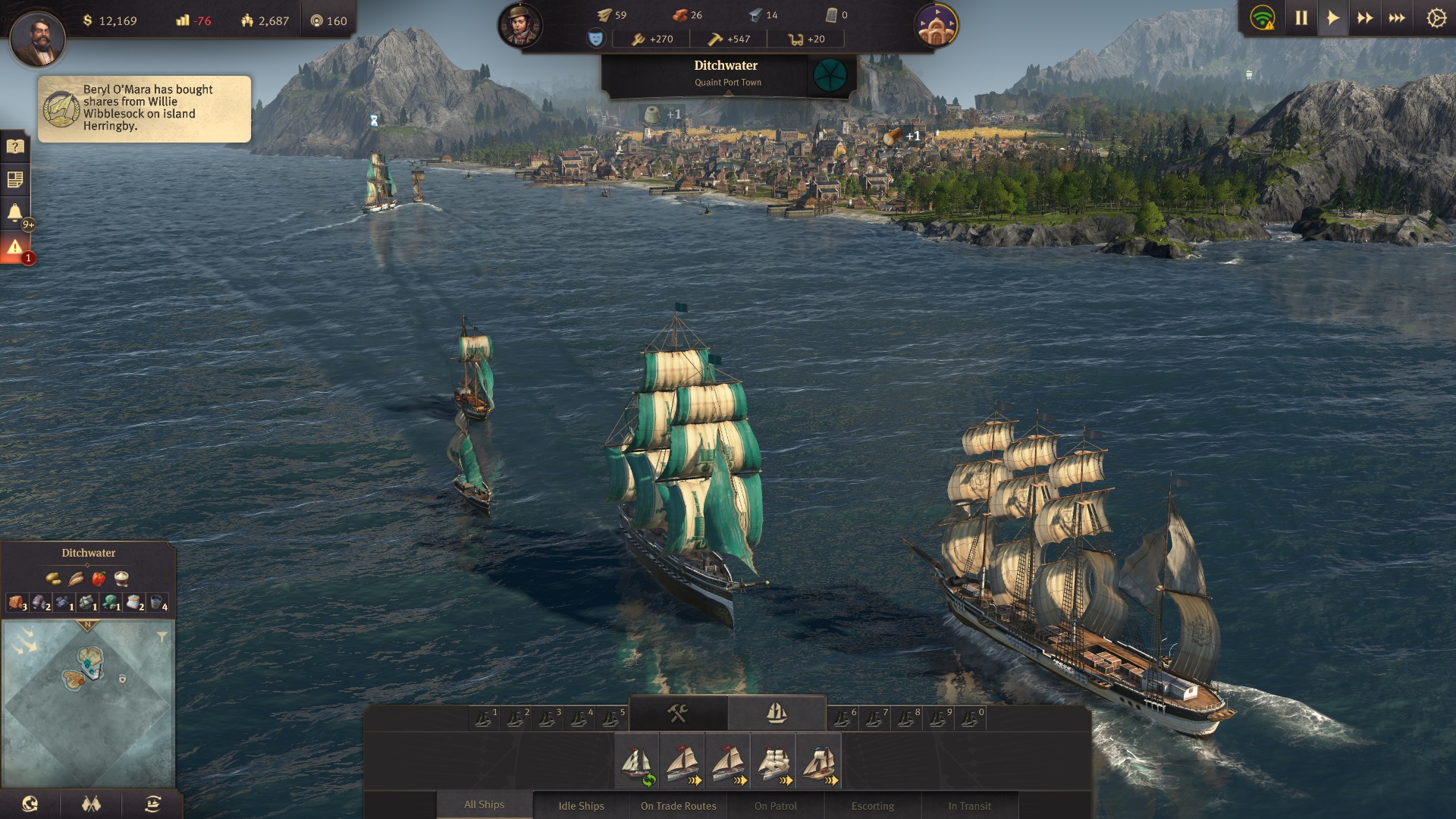Open the construction tools menu
1456x819 pixels.
click(x=677, y=714)
